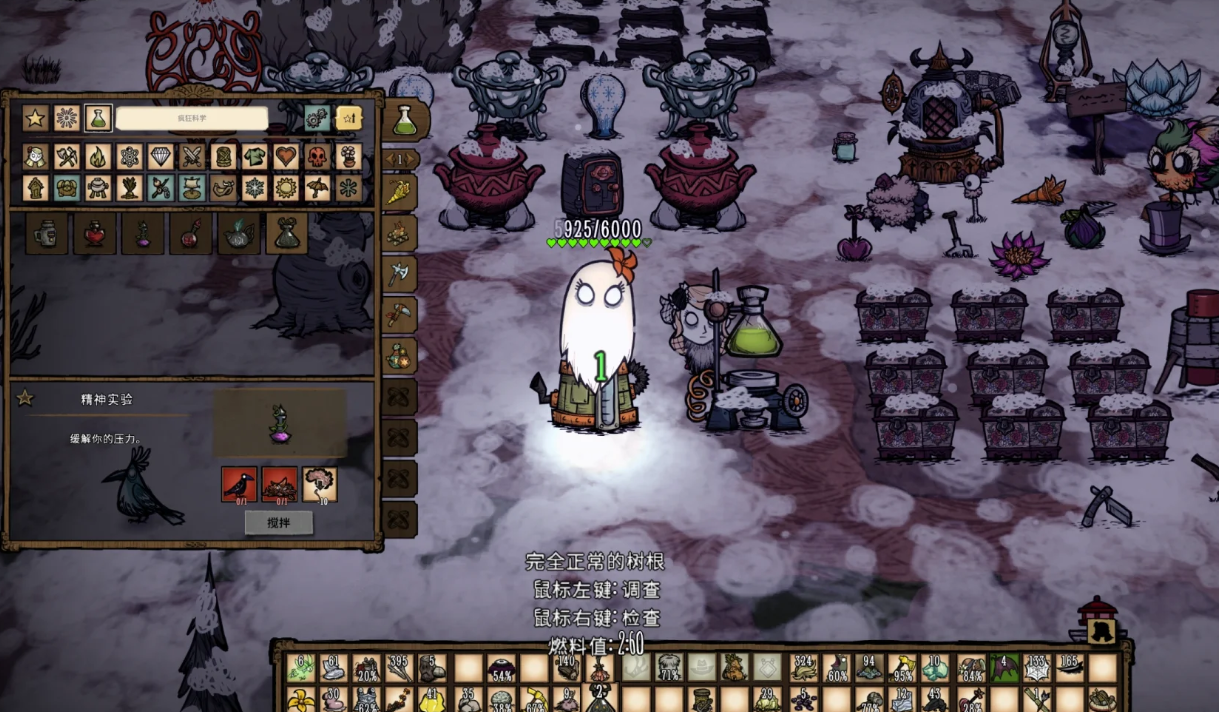Choose the grey mug recipe
Screen dimensions: 1219x712
(47, 234)
